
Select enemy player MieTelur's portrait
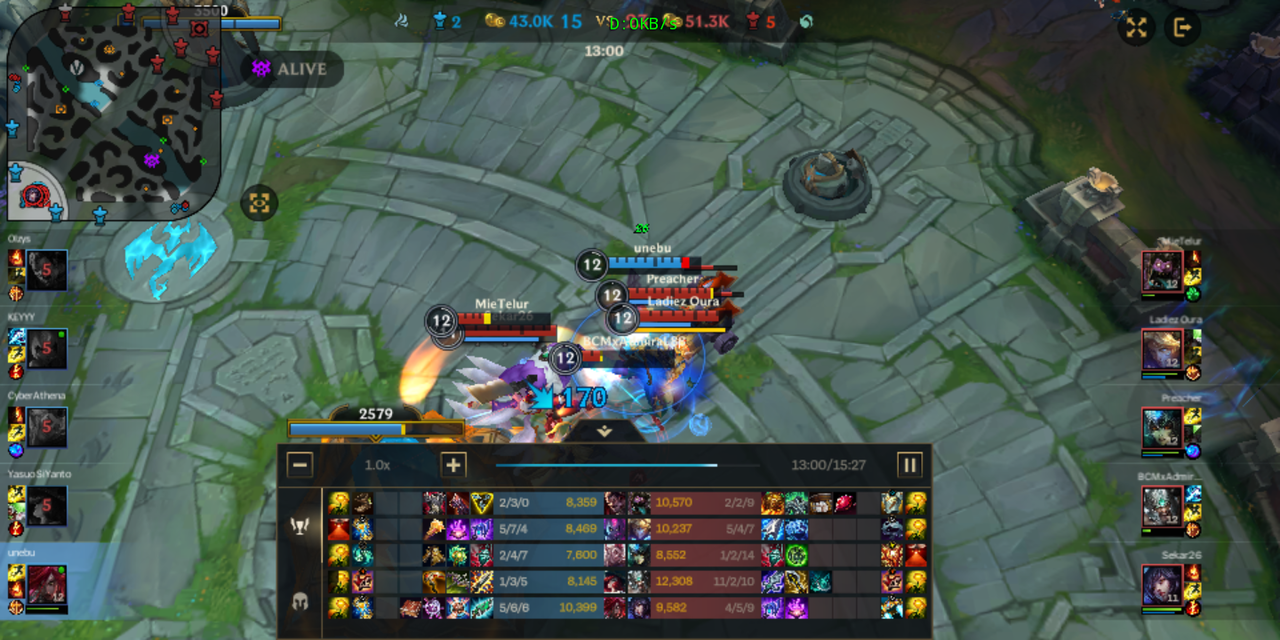[x=1162, y=271]
